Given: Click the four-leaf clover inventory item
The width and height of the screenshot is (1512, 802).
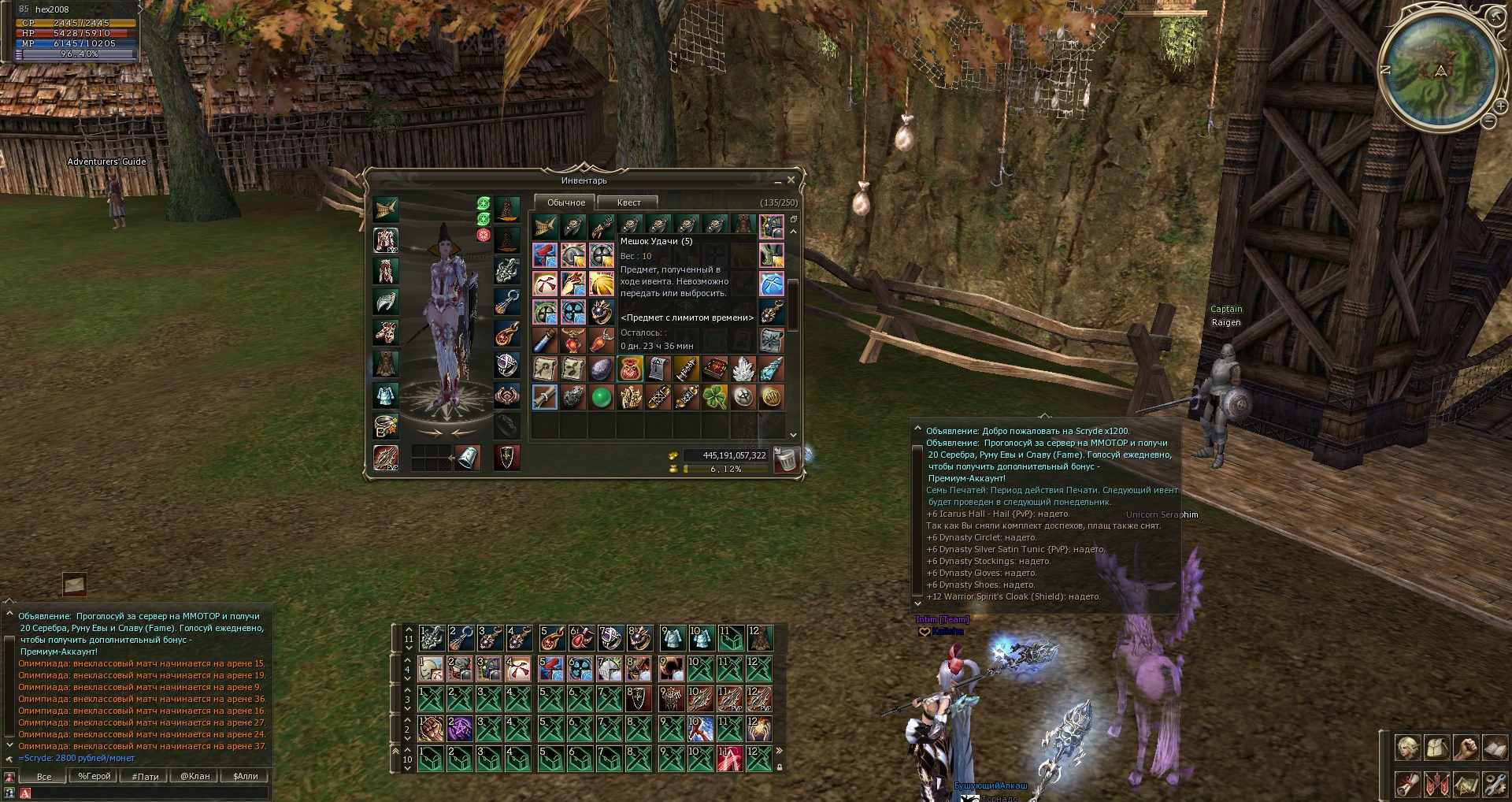Looking at the screenshot, I should coord(714,397).
